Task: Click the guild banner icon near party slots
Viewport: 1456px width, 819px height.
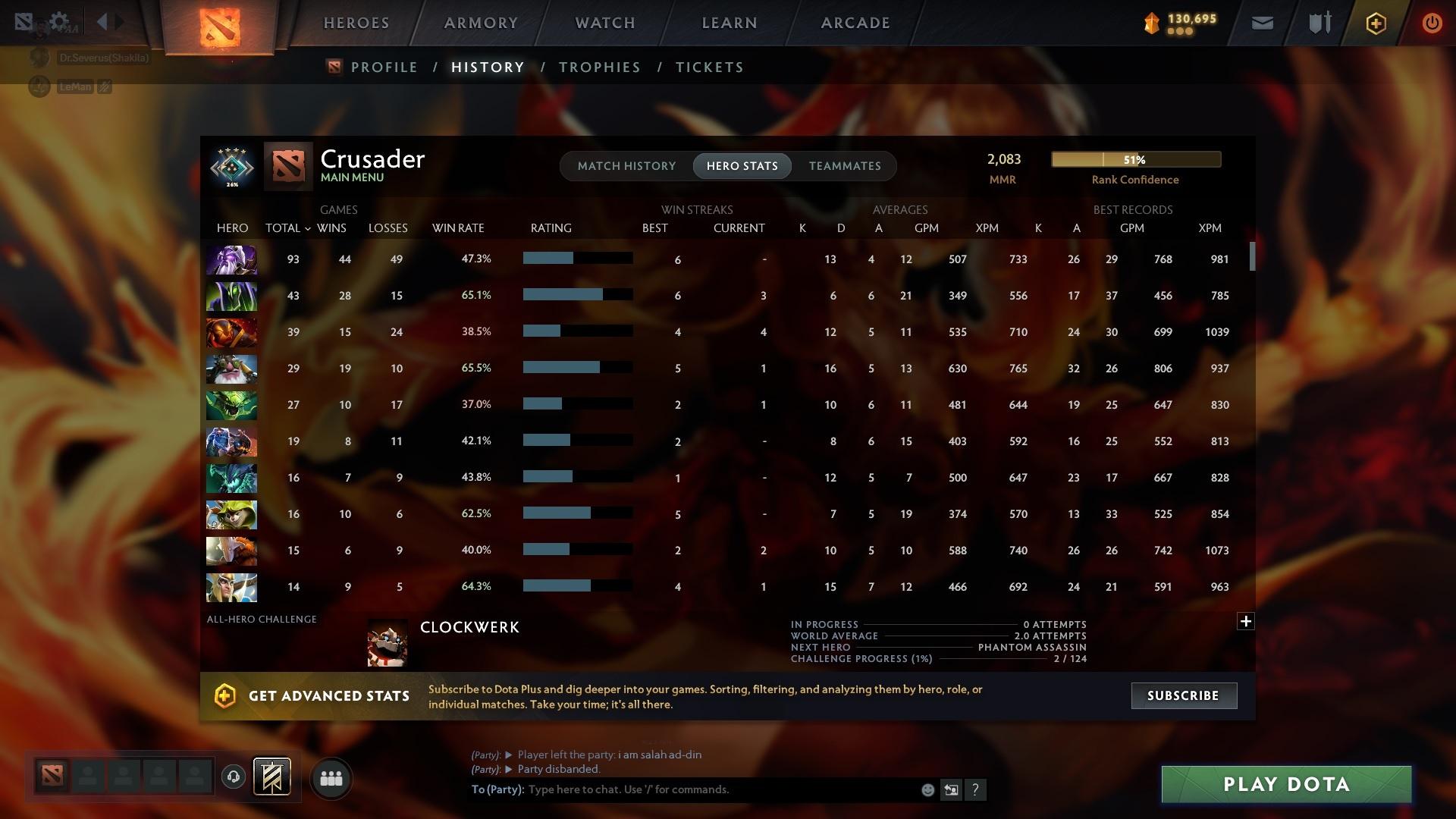Action: point(271,777)
